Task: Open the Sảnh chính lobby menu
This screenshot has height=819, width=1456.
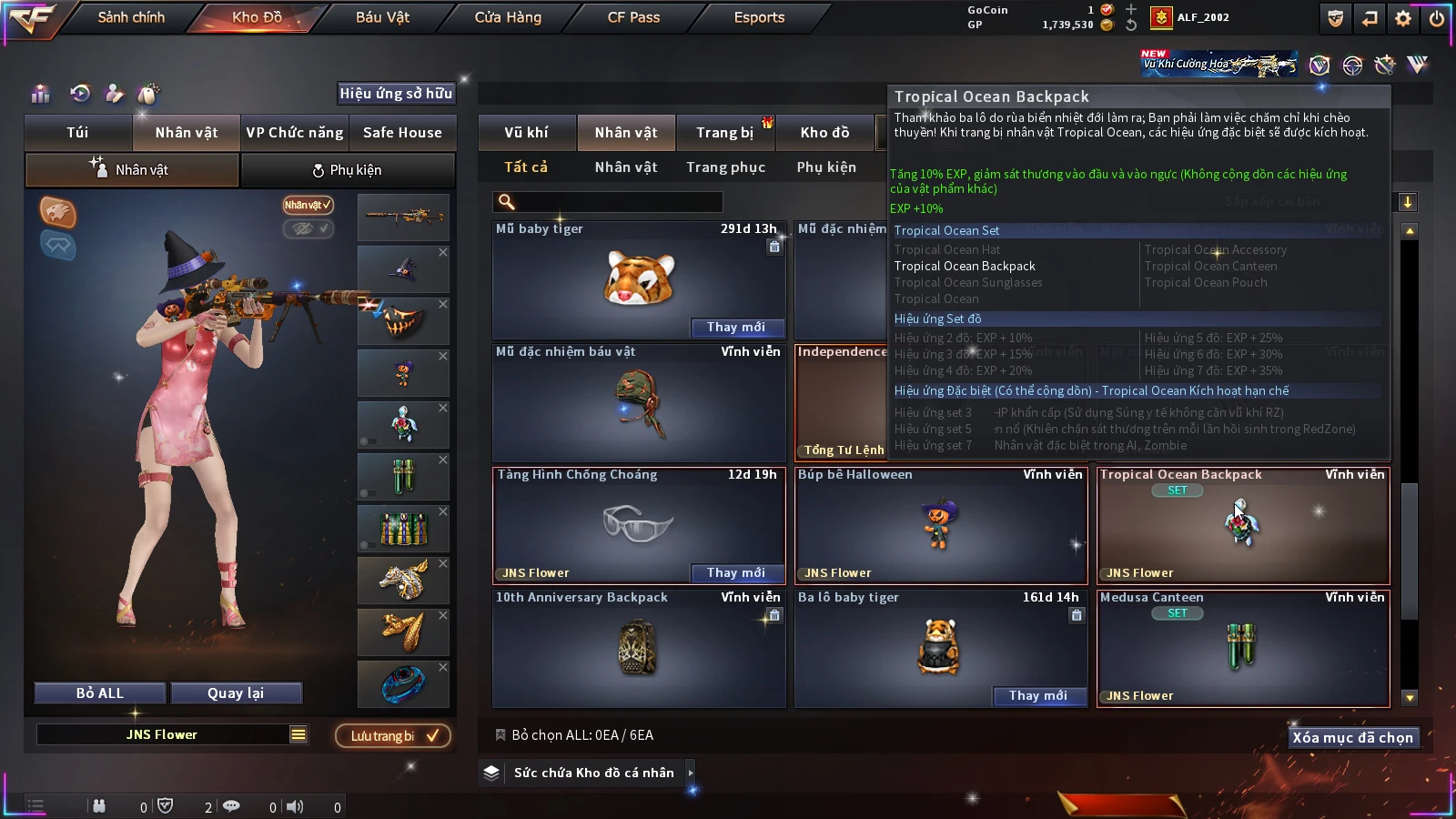Action: point(131,17)
